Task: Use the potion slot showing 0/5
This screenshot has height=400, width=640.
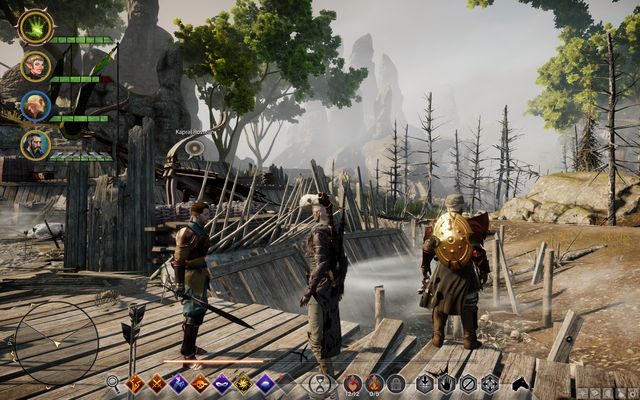Action: [374, 382]
